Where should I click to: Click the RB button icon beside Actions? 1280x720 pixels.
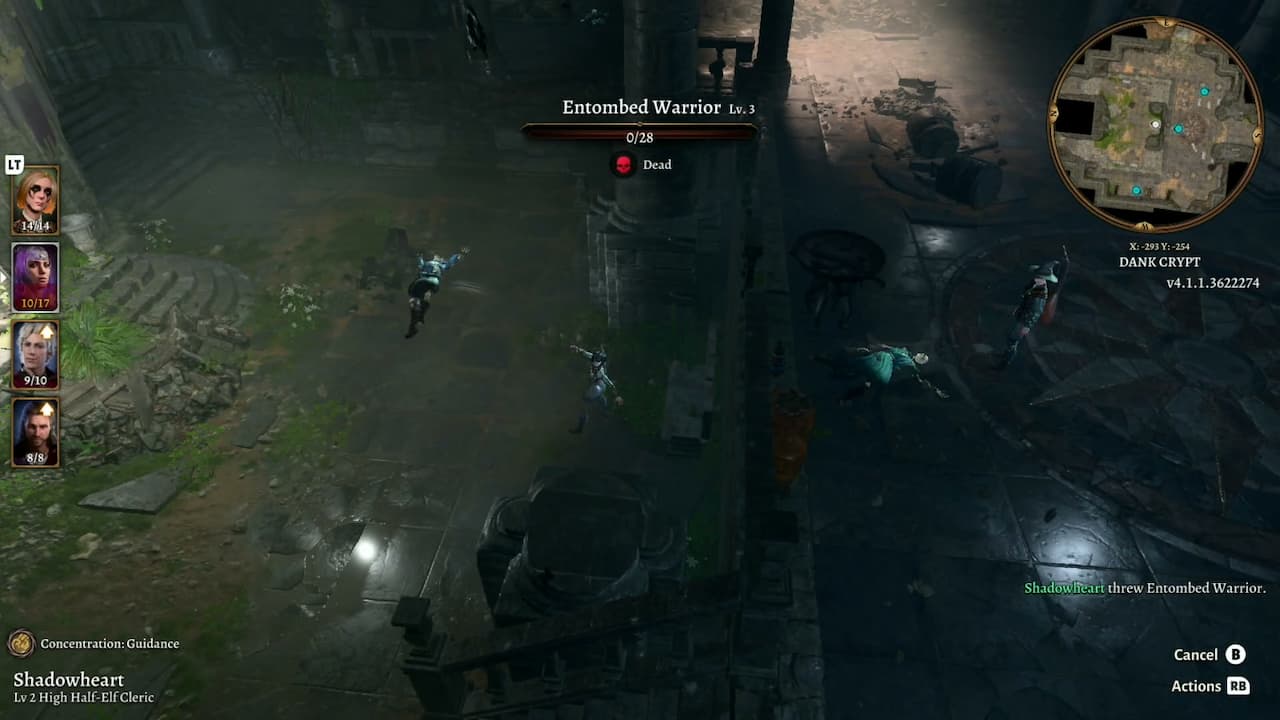[1236, 687]
